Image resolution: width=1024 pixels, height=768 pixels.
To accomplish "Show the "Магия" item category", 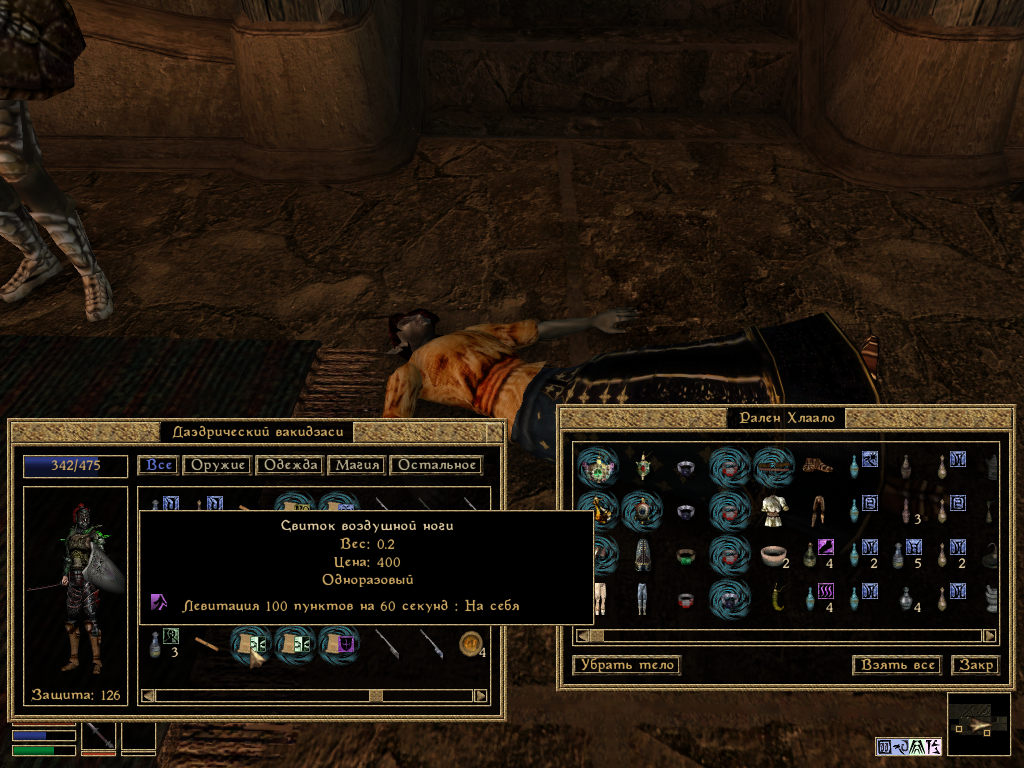I will 356,465.
